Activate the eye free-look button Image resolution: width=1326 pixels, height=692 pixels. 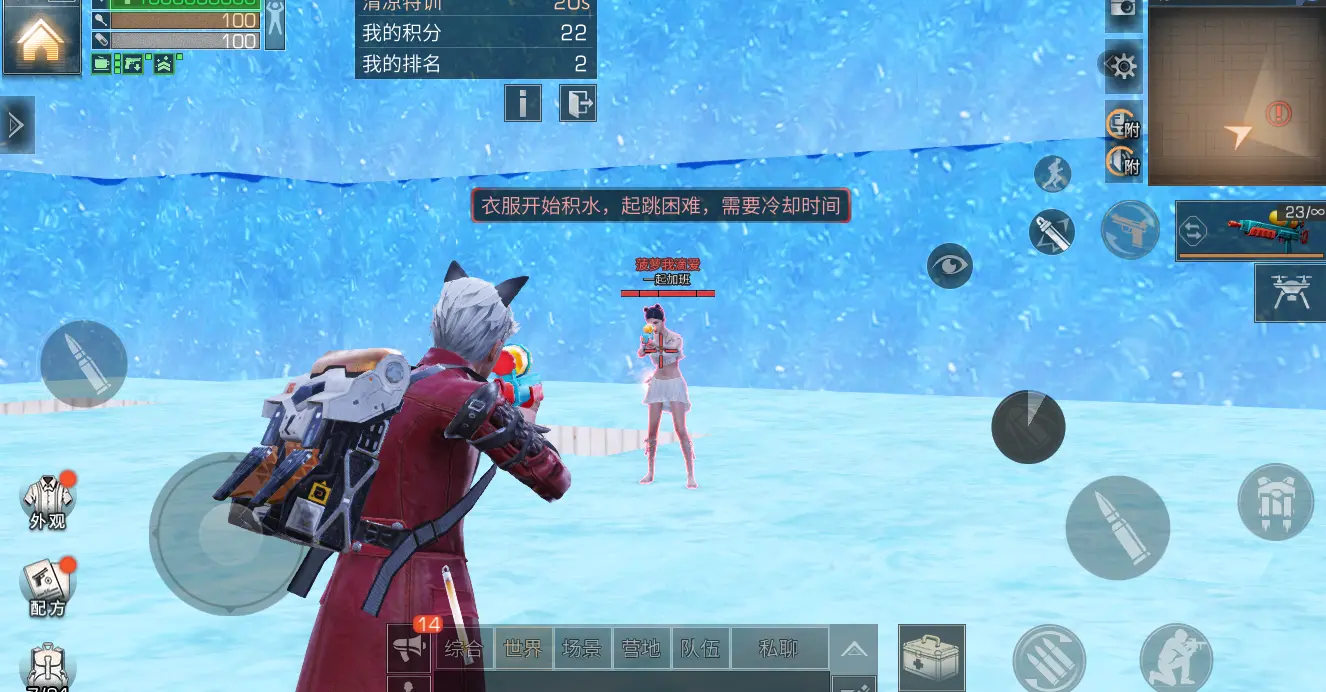point(949,265)
